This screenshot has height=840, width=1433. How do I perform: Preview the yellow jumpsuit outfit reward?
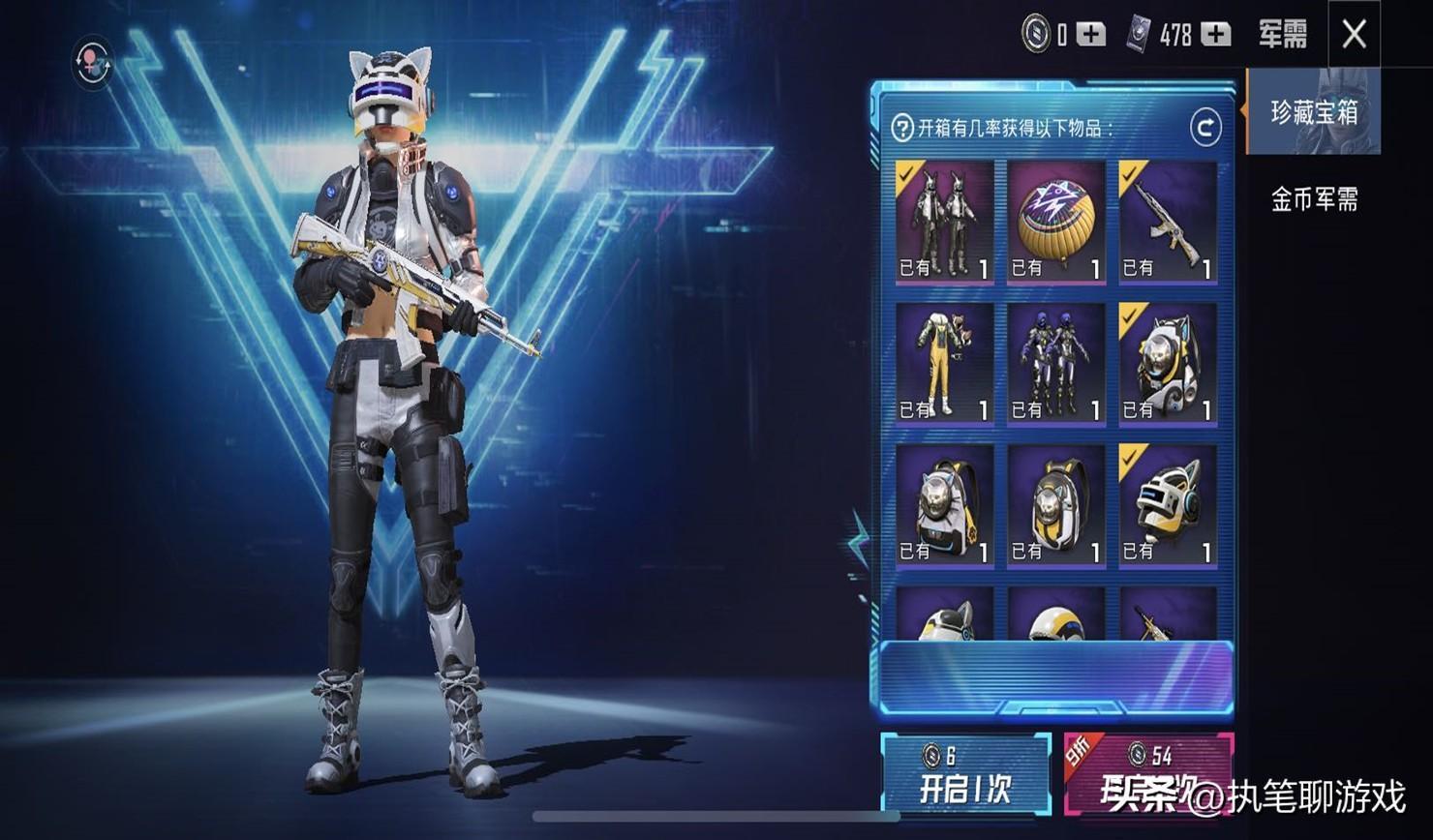(944, 364)
